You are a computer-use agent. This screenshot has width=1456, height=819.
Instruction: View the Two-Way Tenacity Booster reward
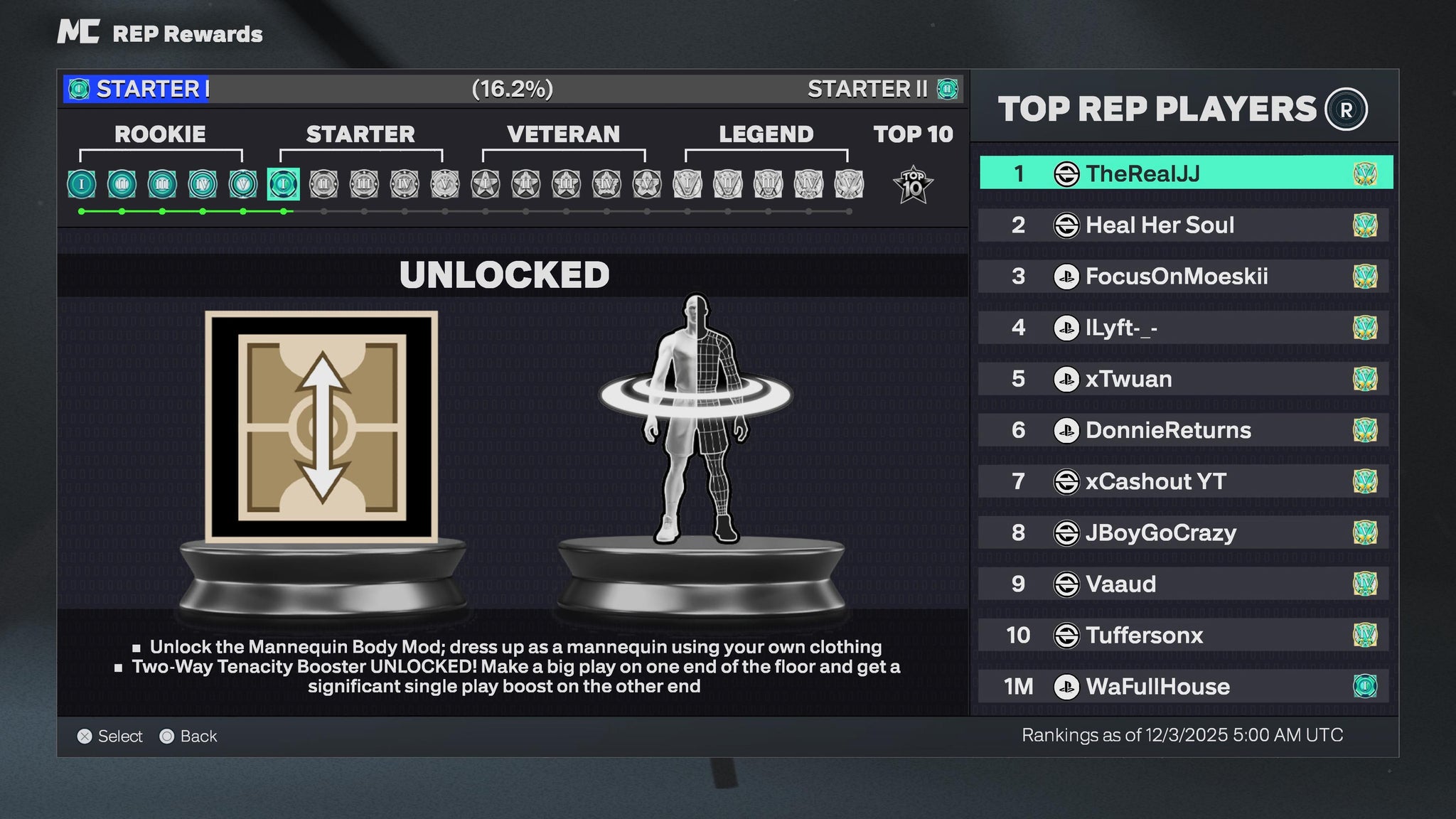click(321, 427)
